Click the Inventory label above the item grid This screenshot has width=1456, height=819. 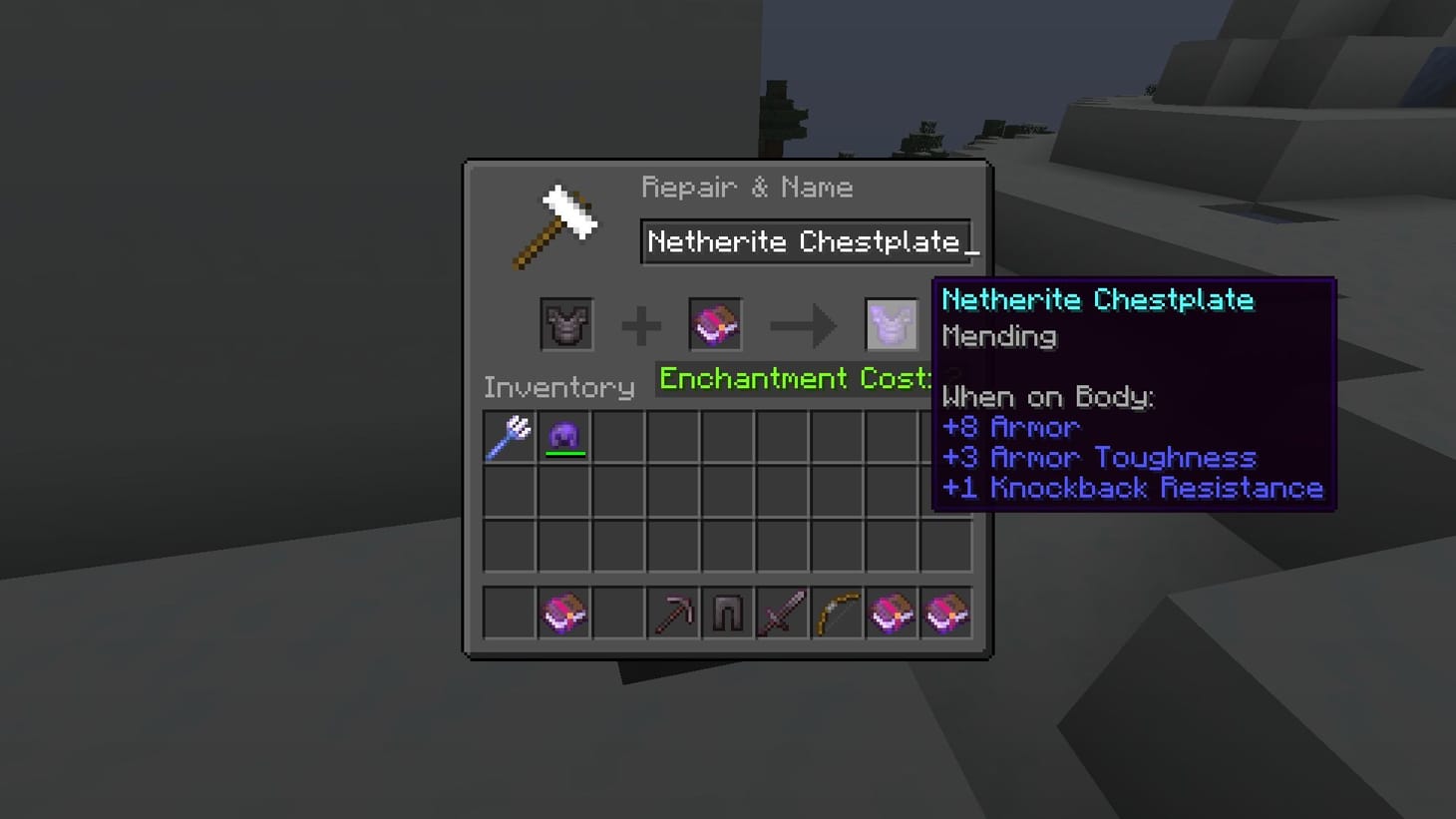point(558,387)
